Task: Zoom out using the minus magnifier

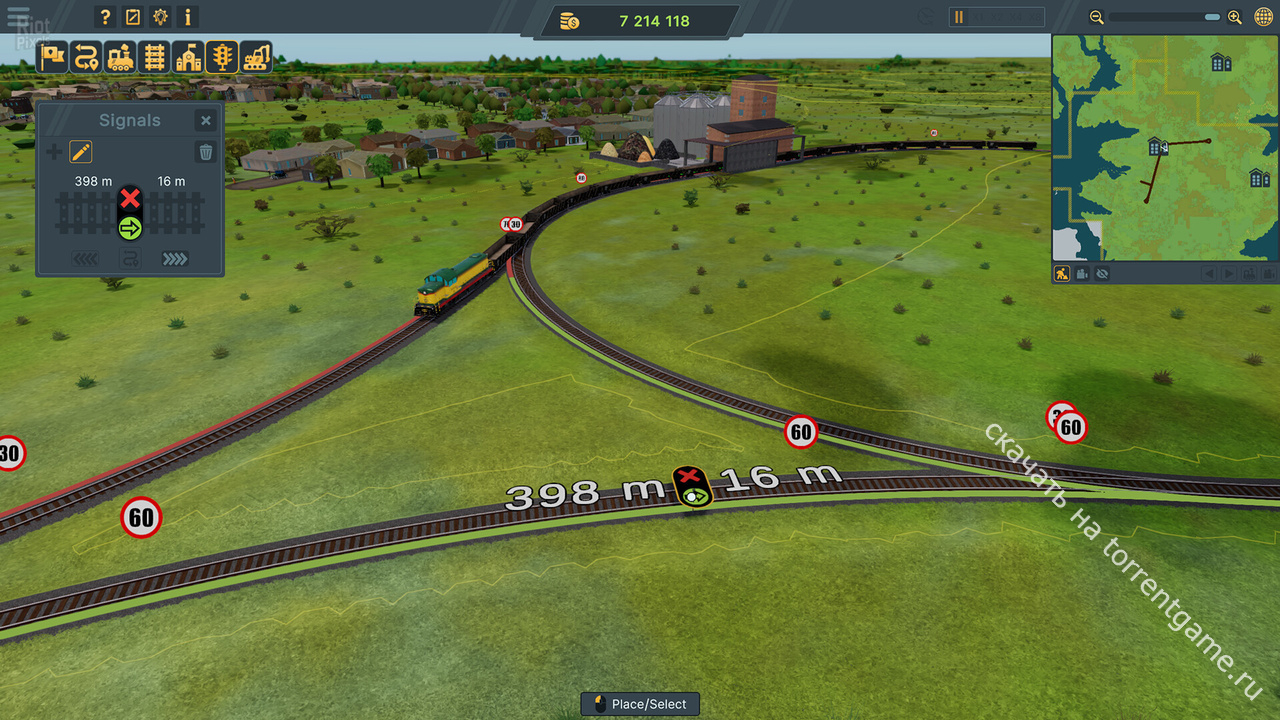Action: click(1097, 17)
